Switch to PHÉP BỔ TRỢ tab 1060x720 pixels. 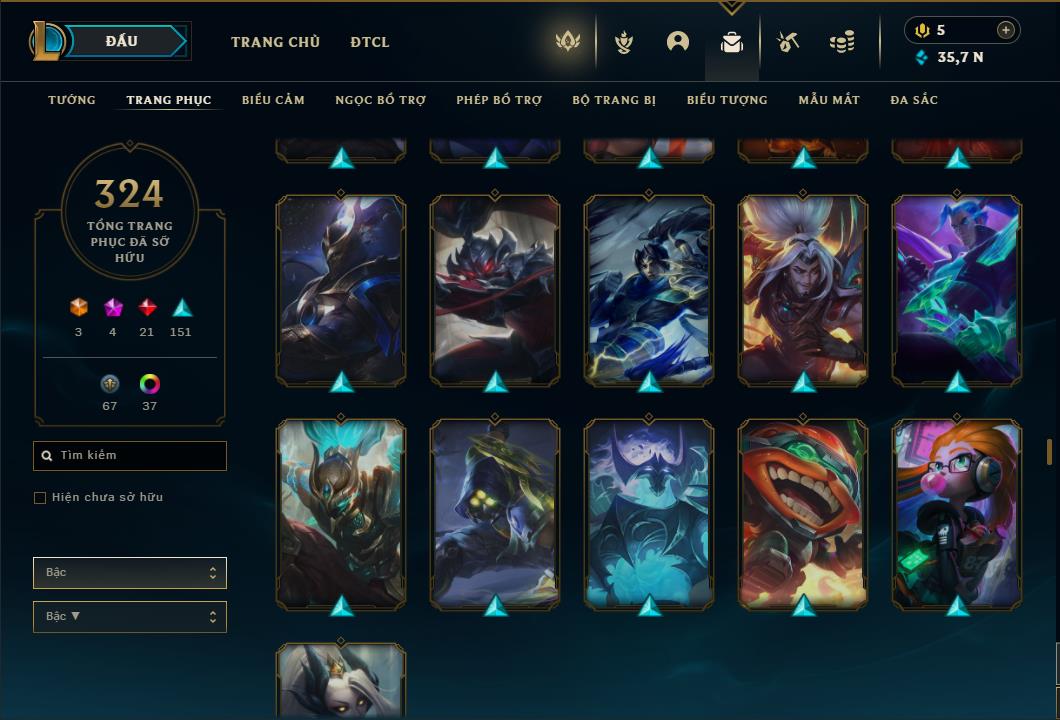coord(499,100)
